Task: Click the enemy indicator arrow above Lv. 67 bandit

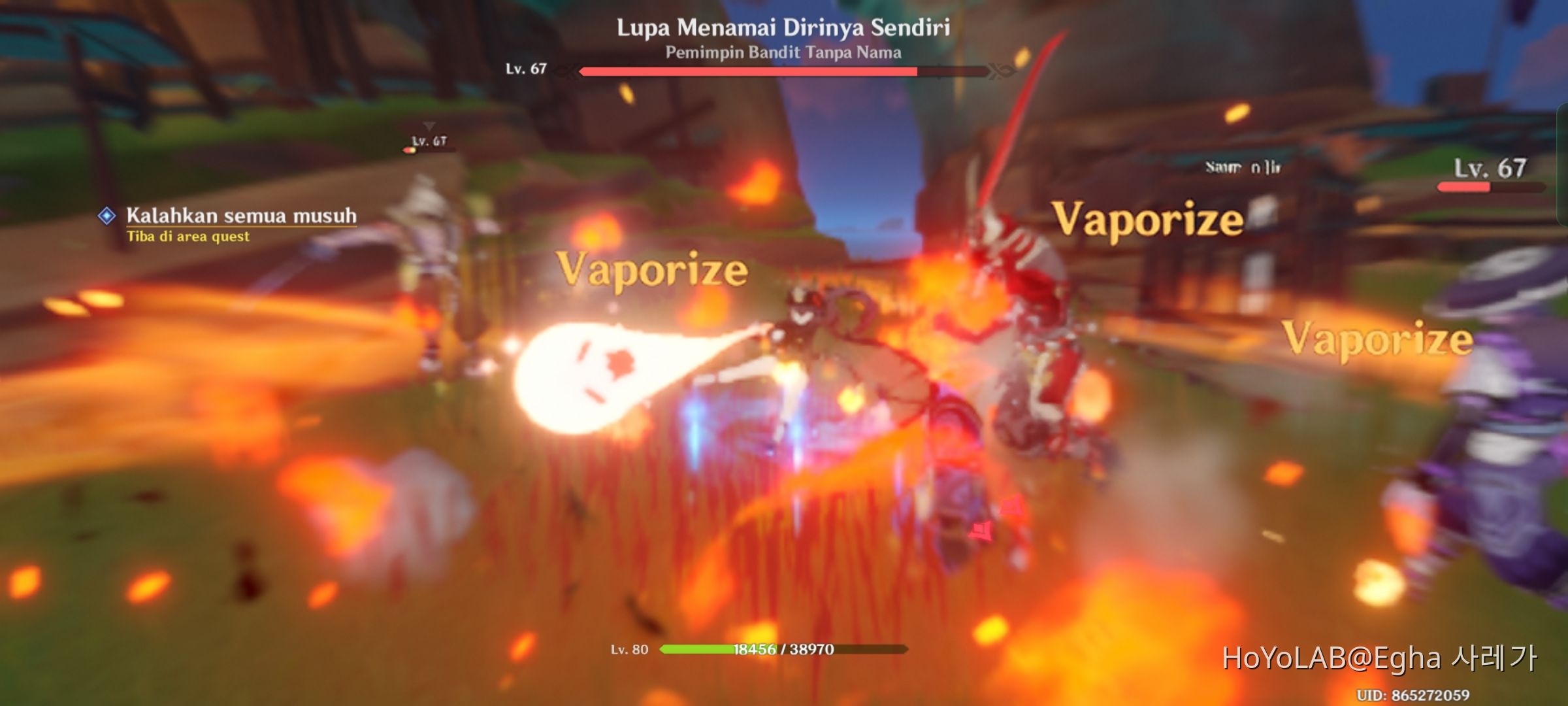Action: click(x=429, y=124)
